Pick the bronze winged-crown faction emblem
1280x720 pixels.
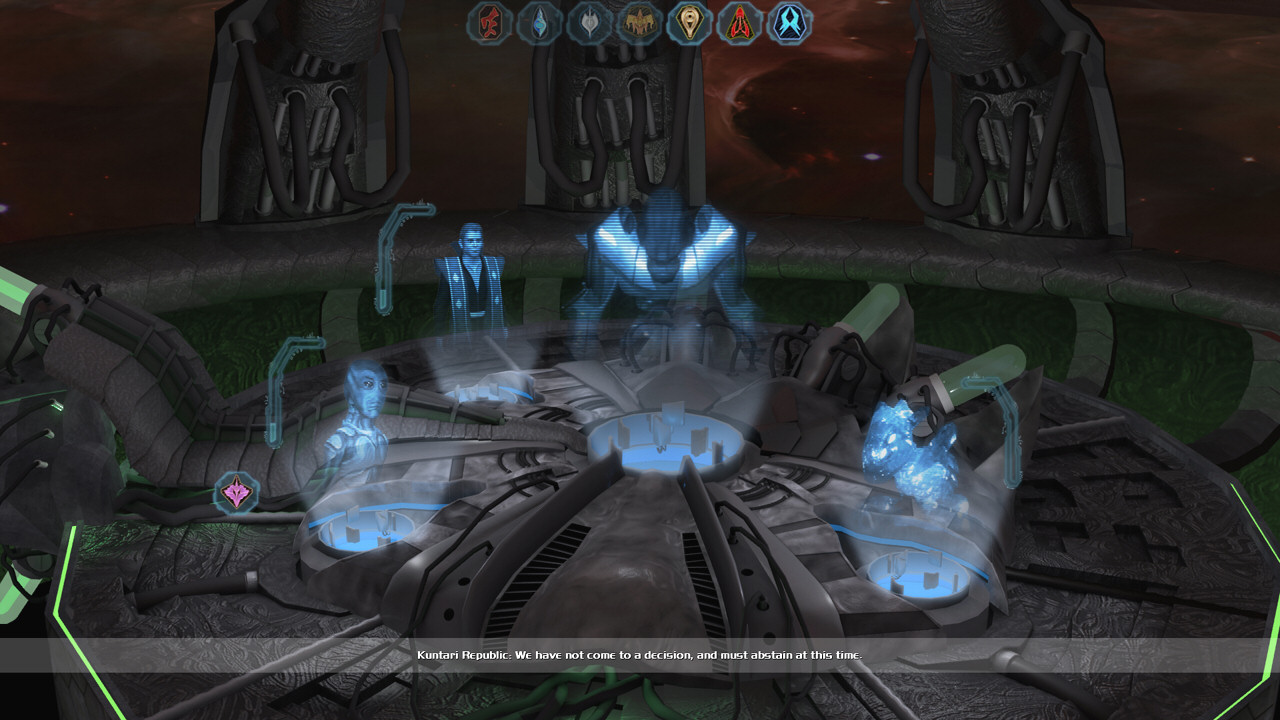tap(638, 22)
